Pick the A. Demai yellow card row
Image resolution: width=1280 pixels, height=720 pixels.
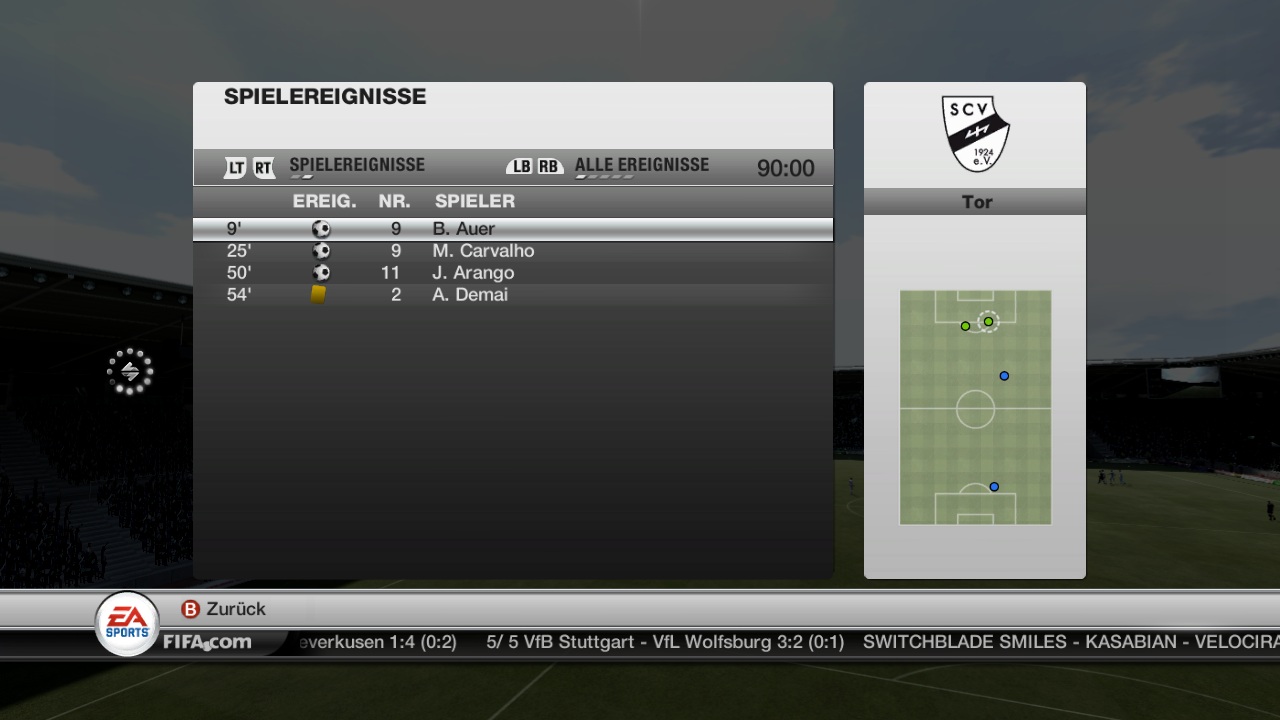point(512,295)
